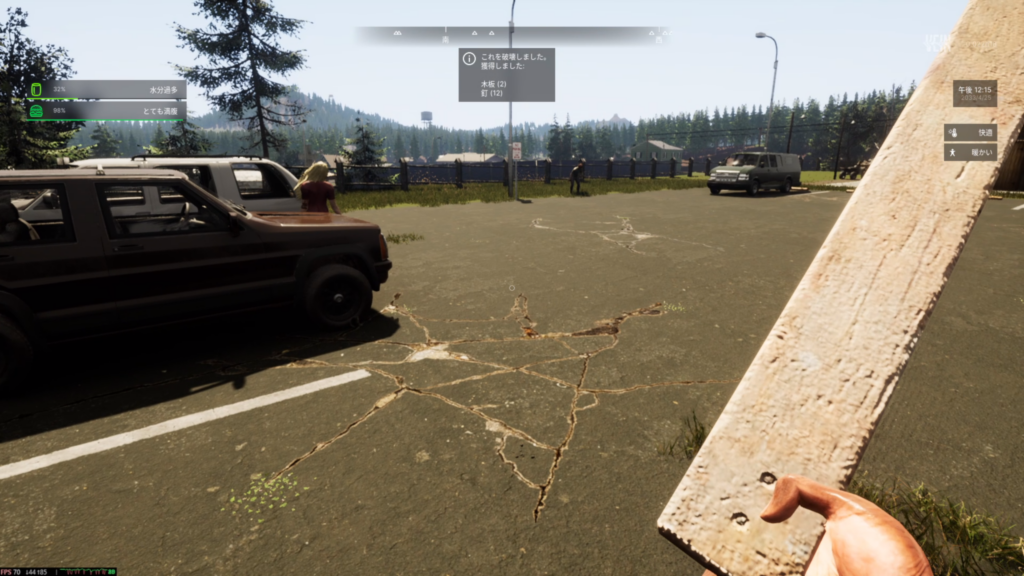Click the hydration cup status icon
The width and height of the screenshot is (1024, 576).
tap(36, 89)
